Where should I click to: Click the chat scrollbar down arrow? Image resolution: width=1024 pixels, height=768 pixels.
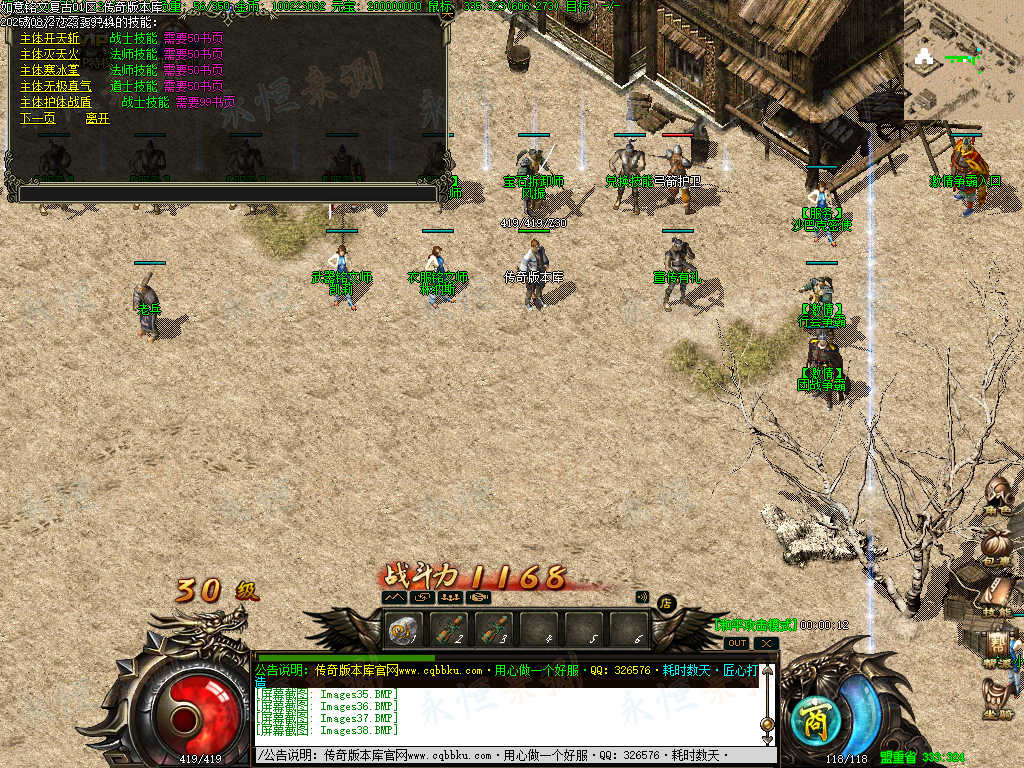767,741
